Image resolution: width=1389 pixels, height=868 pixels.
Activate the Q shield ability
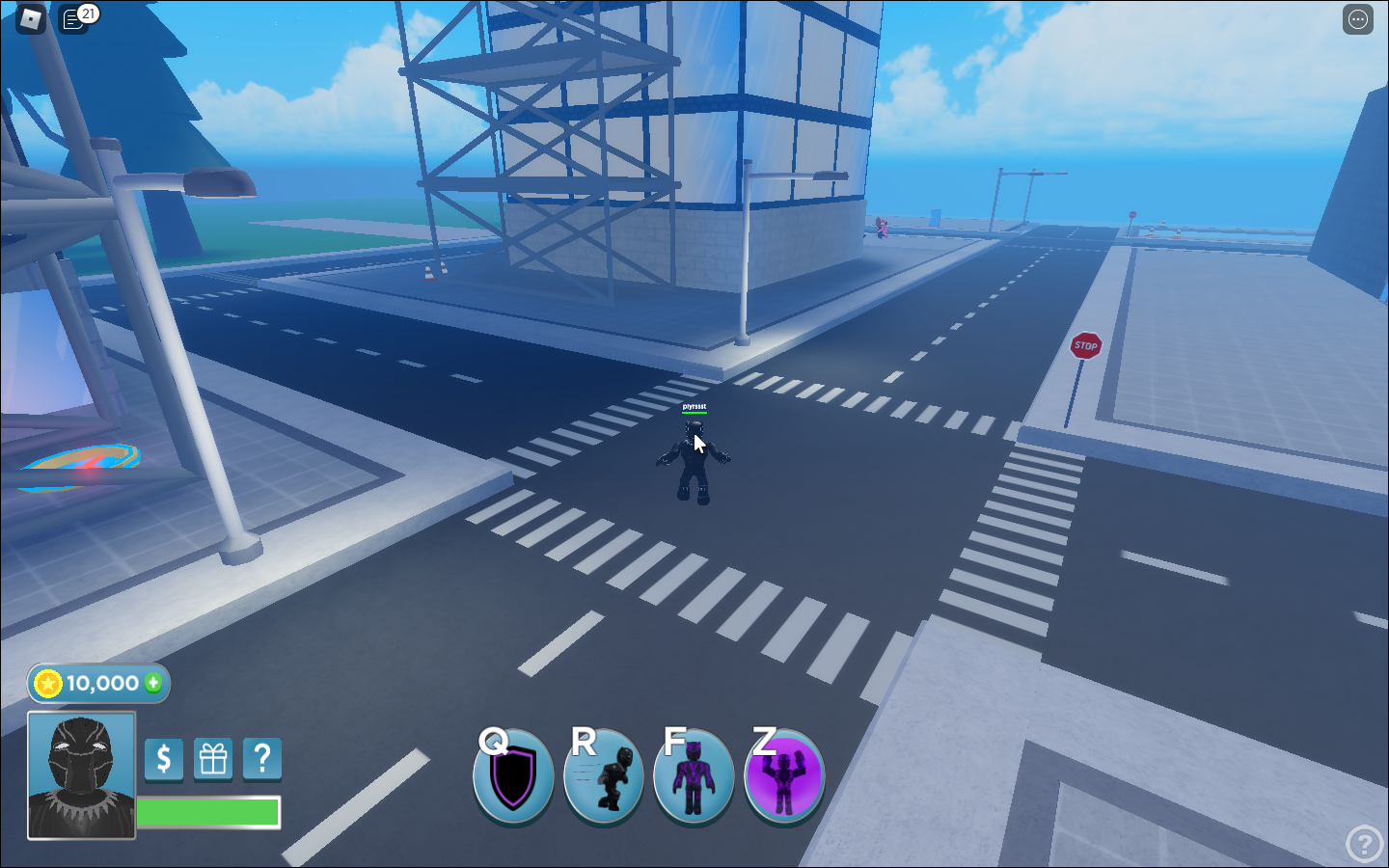(x=513, y=777)
